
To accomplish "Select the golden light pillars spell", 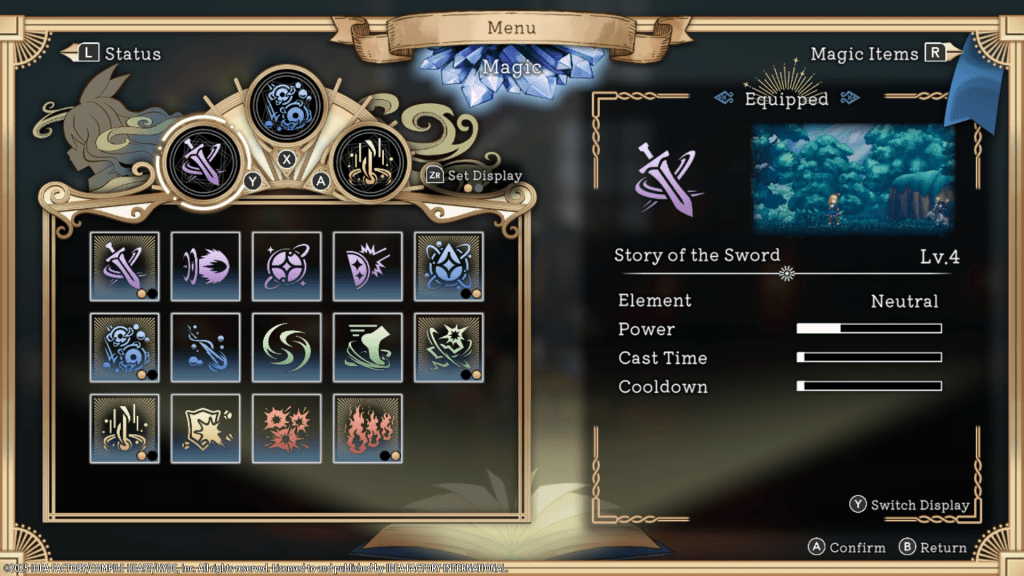I will 124,428.
